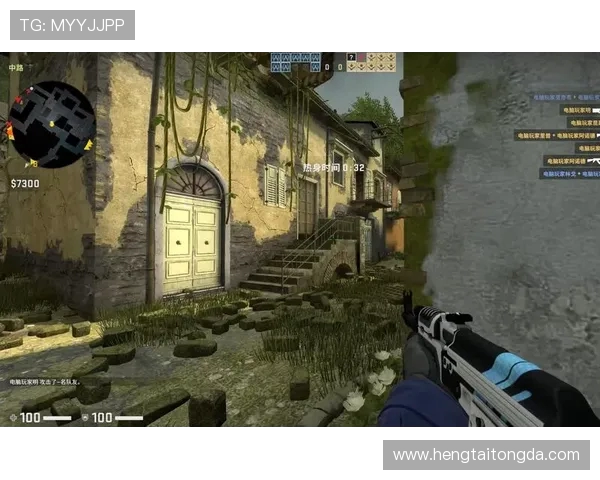
Task: Open the www.hengtaitongda.com watermark link
Action: (x=486, y=455)
